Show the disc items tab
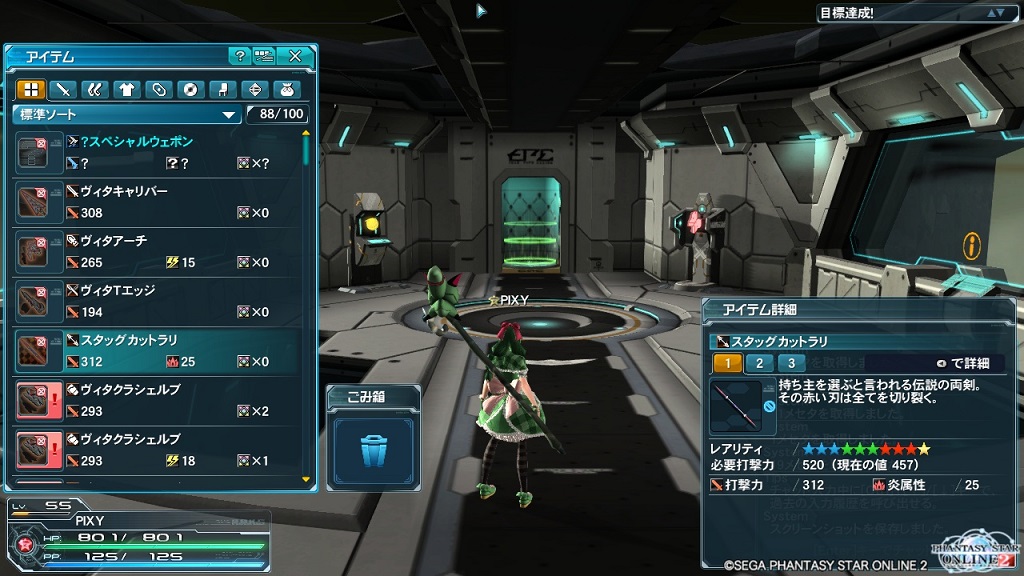The height and width of the screenshot is (576, 1024). pyautogui.click(x=190, y=90)
